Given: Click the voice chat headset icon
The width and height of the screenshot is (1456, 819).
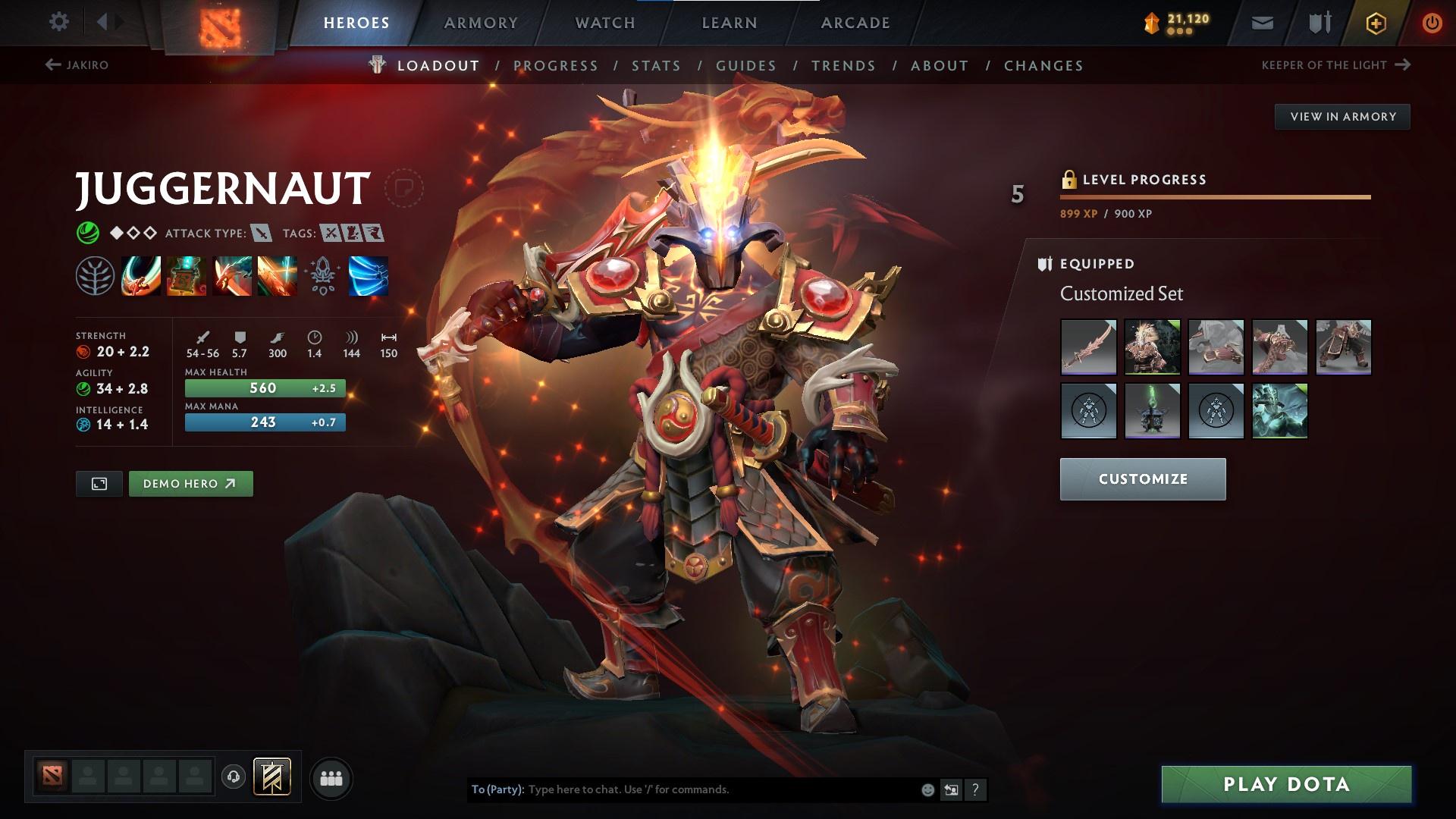Looking at the screenshot, I should tap(235, 777).
